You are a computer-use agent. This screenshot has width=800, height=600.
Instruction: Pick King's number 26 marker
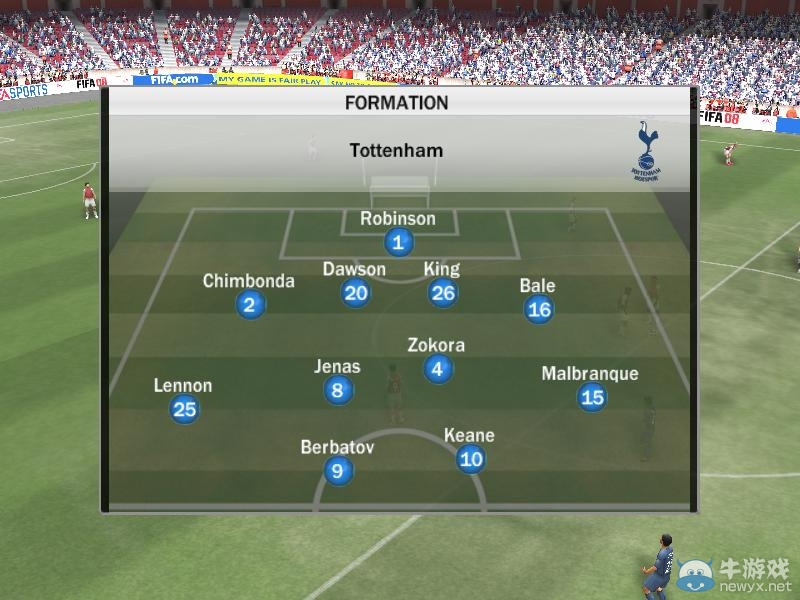point(442,292)
